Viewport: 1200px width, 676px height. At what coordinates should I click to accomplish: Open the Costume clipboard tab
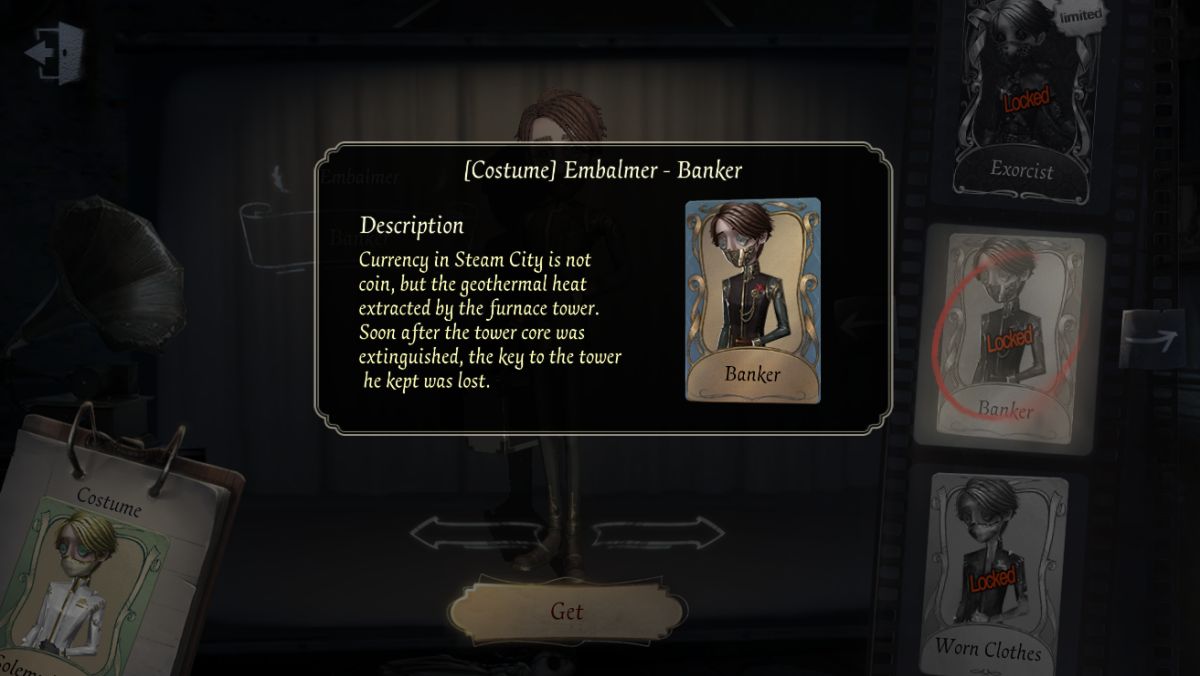click(x=108, y=507)
